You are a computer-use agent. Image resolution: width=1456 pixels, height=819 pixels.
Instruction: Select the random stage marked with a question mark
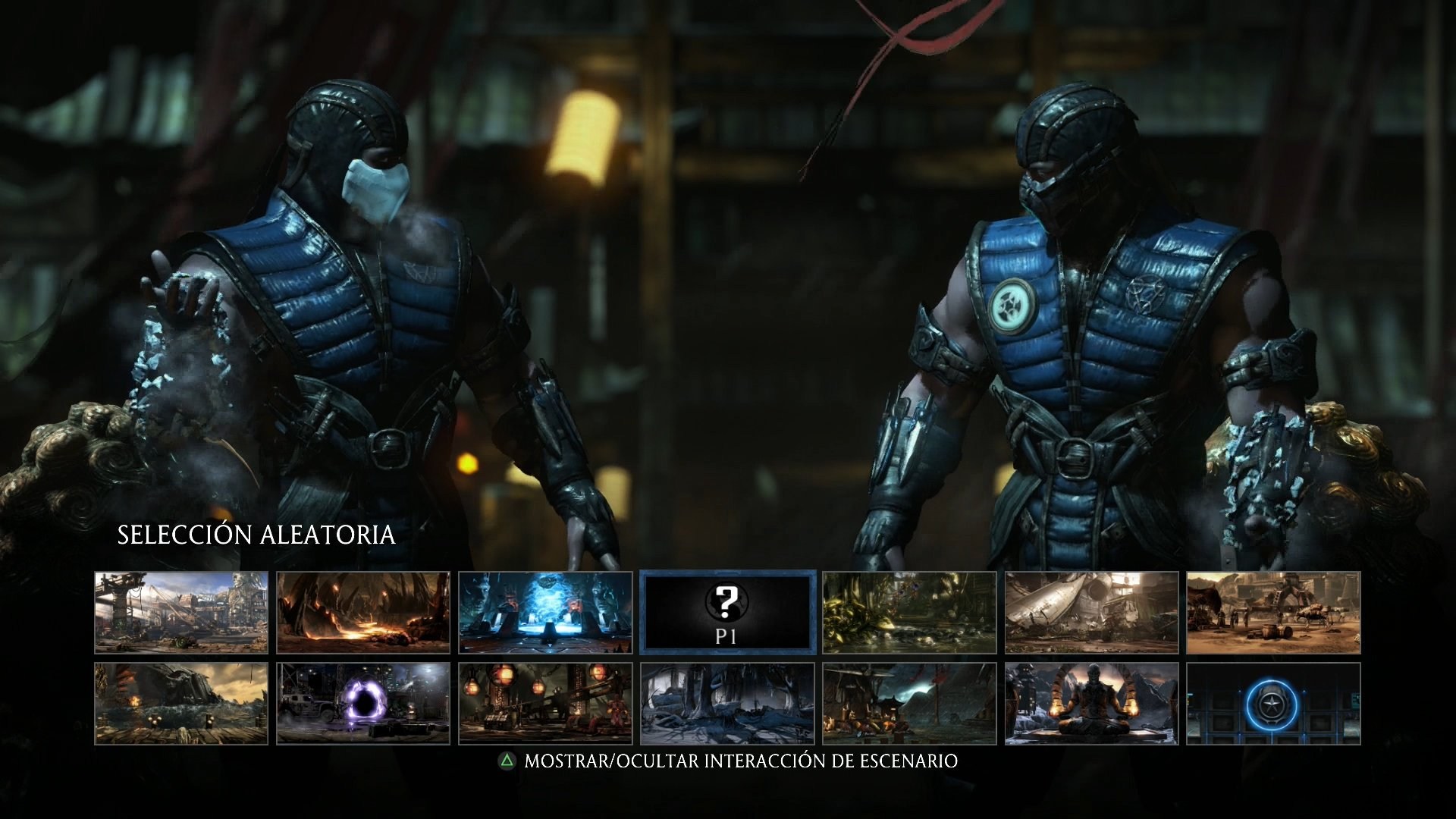(x=726, y=612)
